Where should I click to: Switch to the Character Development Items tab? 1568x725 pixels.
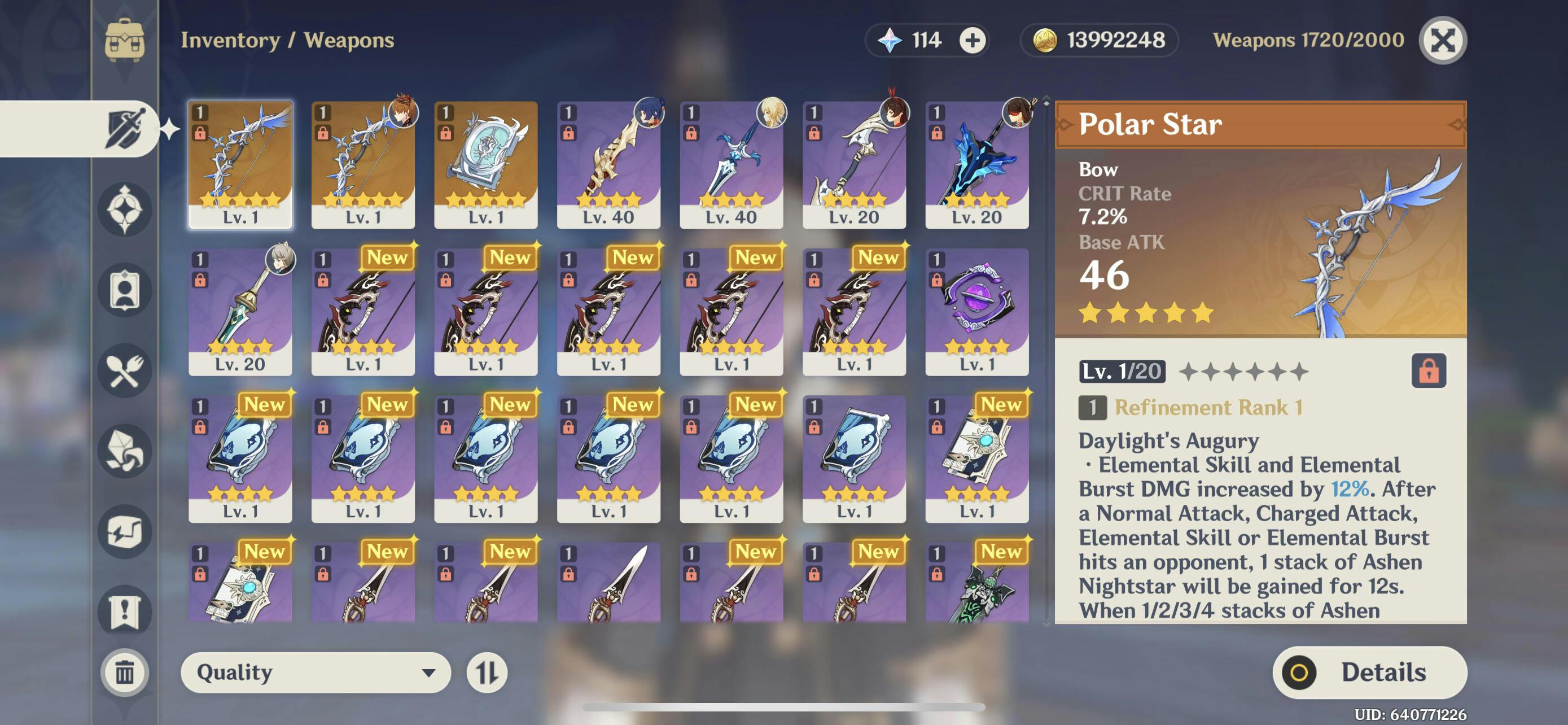(125, 290)
